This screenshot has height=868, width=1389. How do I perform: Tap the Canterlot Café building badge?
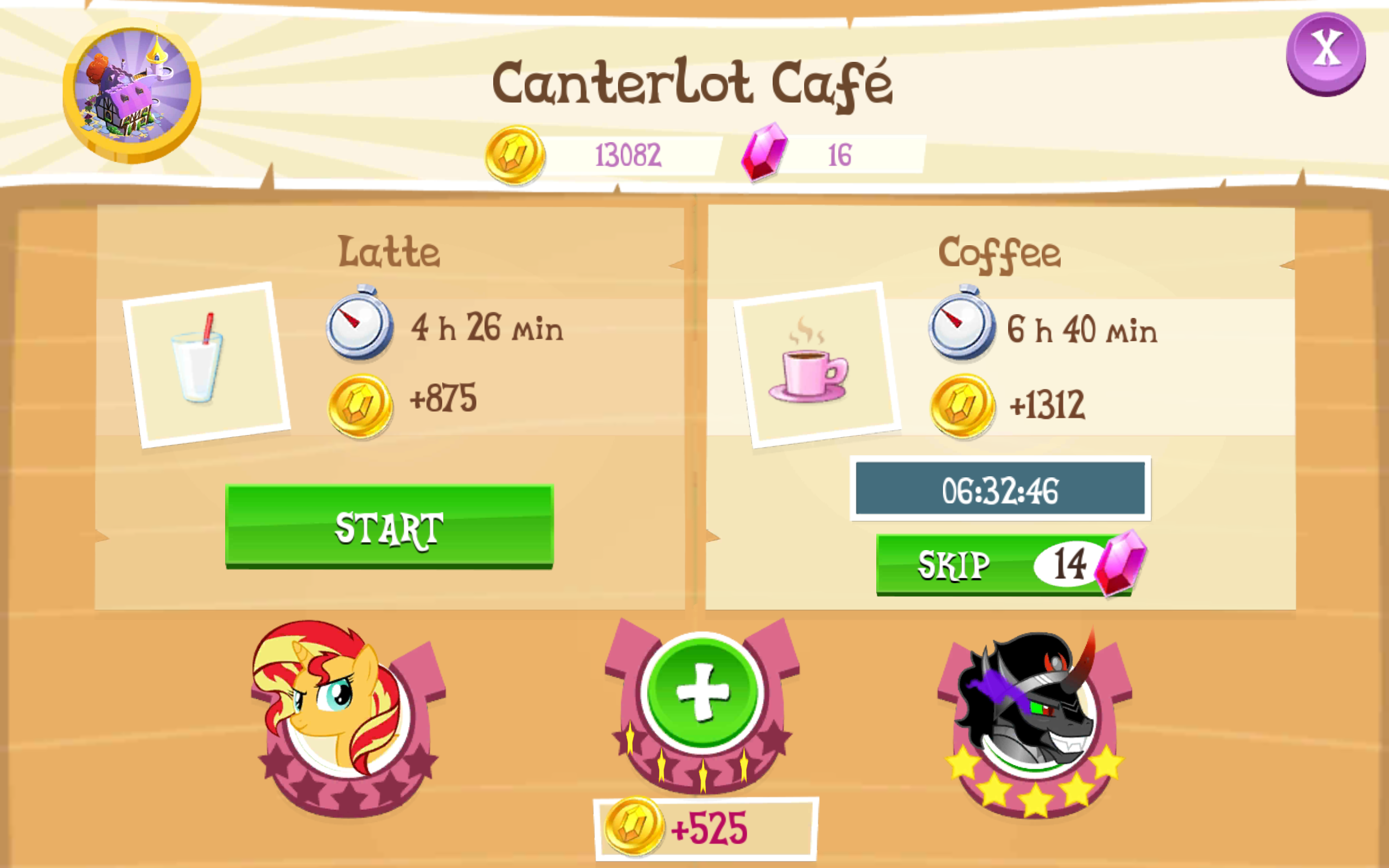click(x=132, y=91)
